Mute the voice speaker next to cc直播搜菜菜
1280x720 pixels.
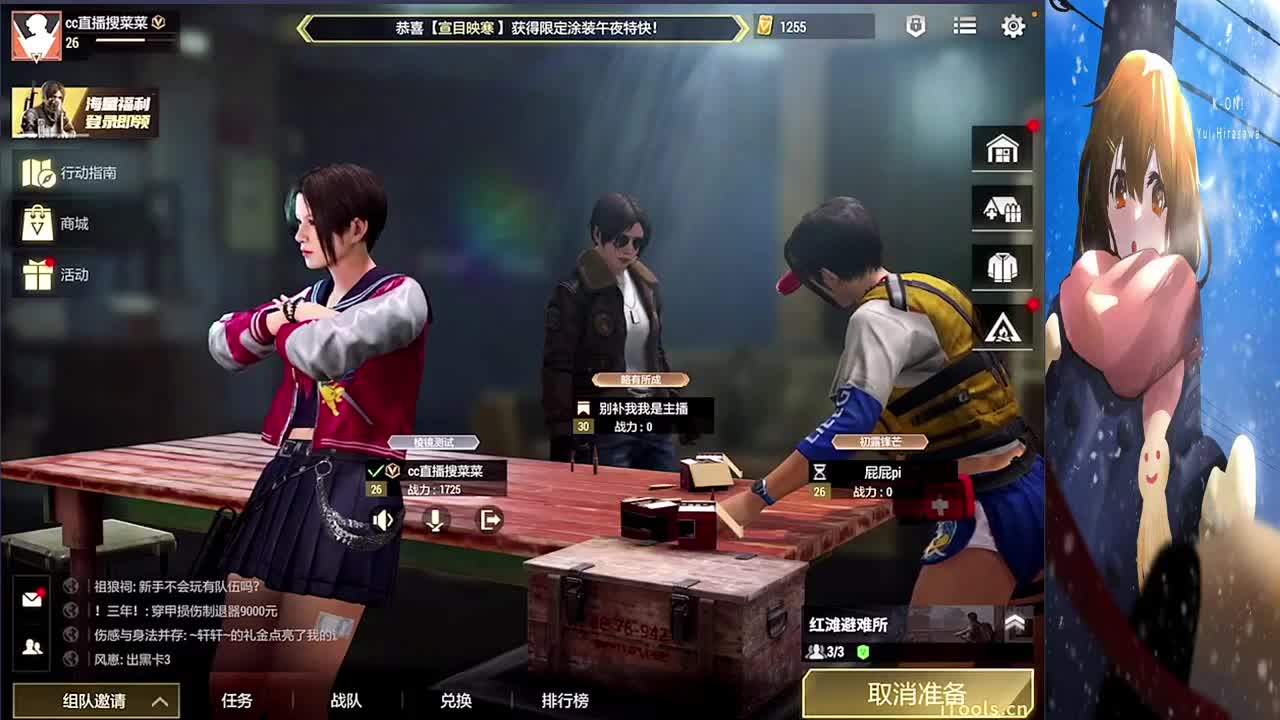383,519
